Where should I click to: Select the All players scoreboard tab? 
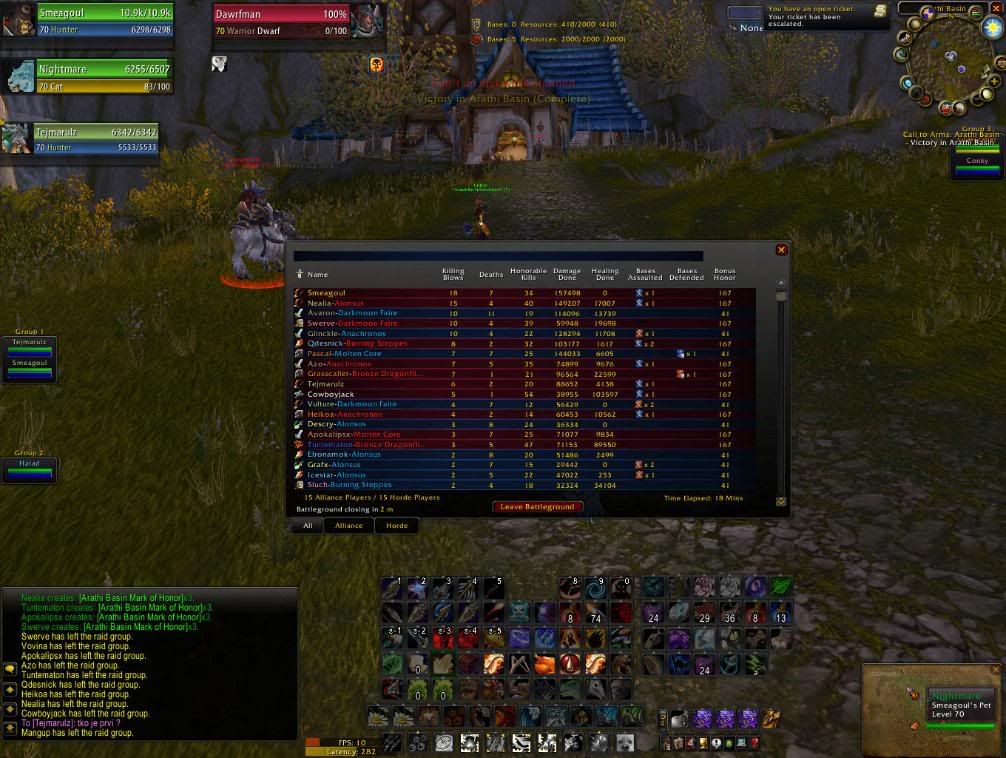point(308,525)
